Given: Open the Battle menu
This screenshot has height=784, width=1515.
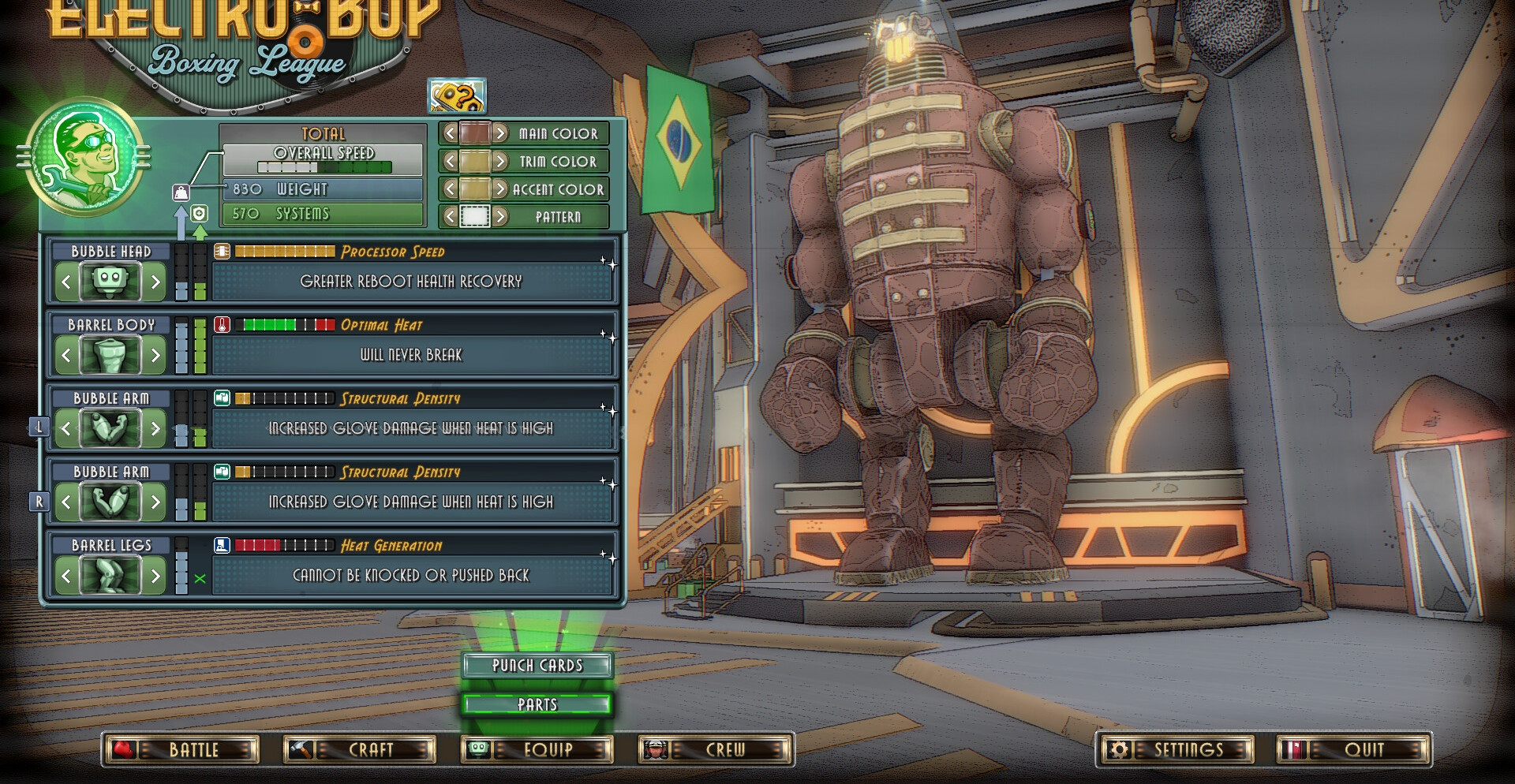Looking at the screenshot, I should tap(181, 749).
